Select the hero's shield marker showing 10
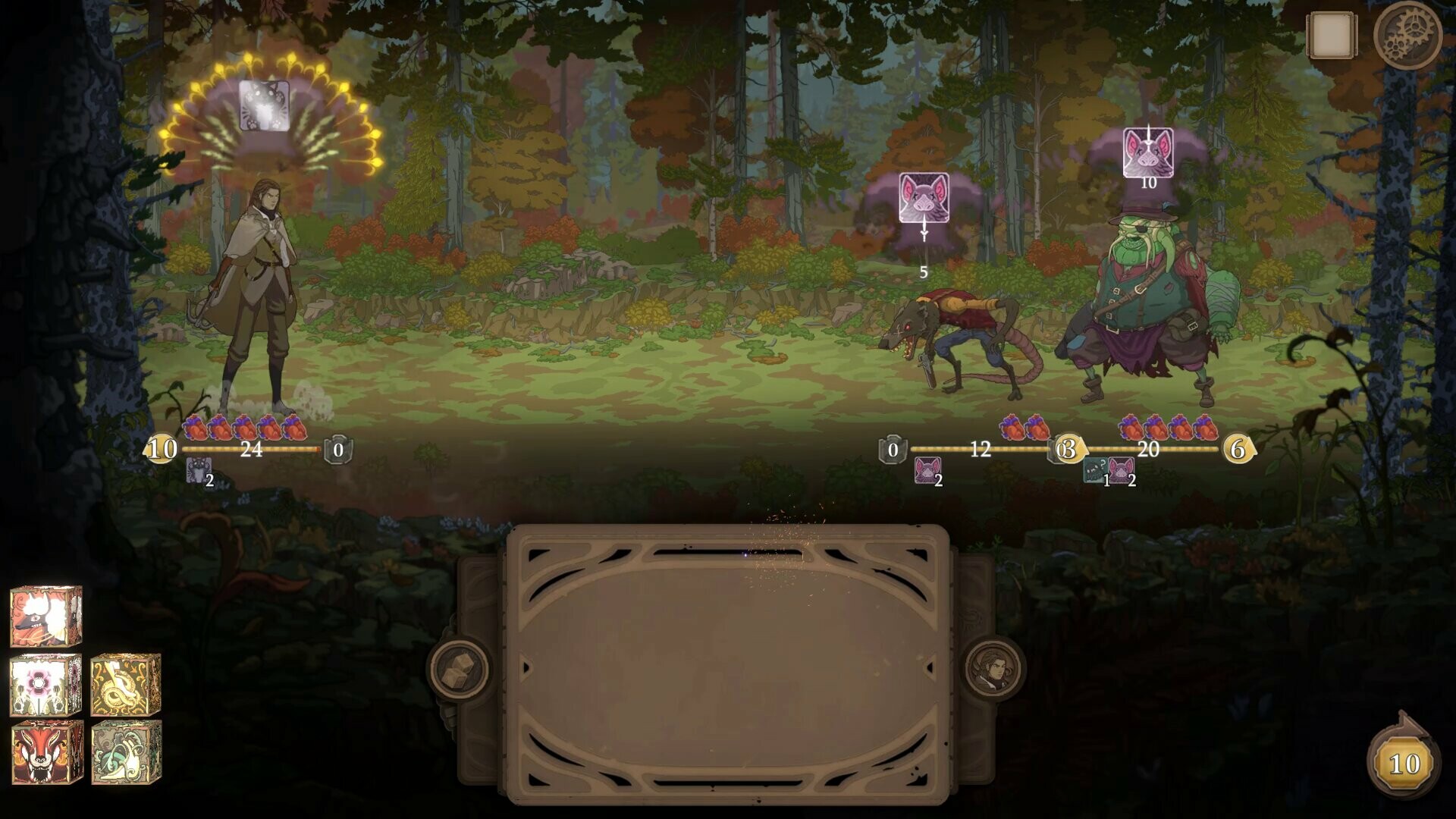The image size is (1456, 819). coord(162,449)
